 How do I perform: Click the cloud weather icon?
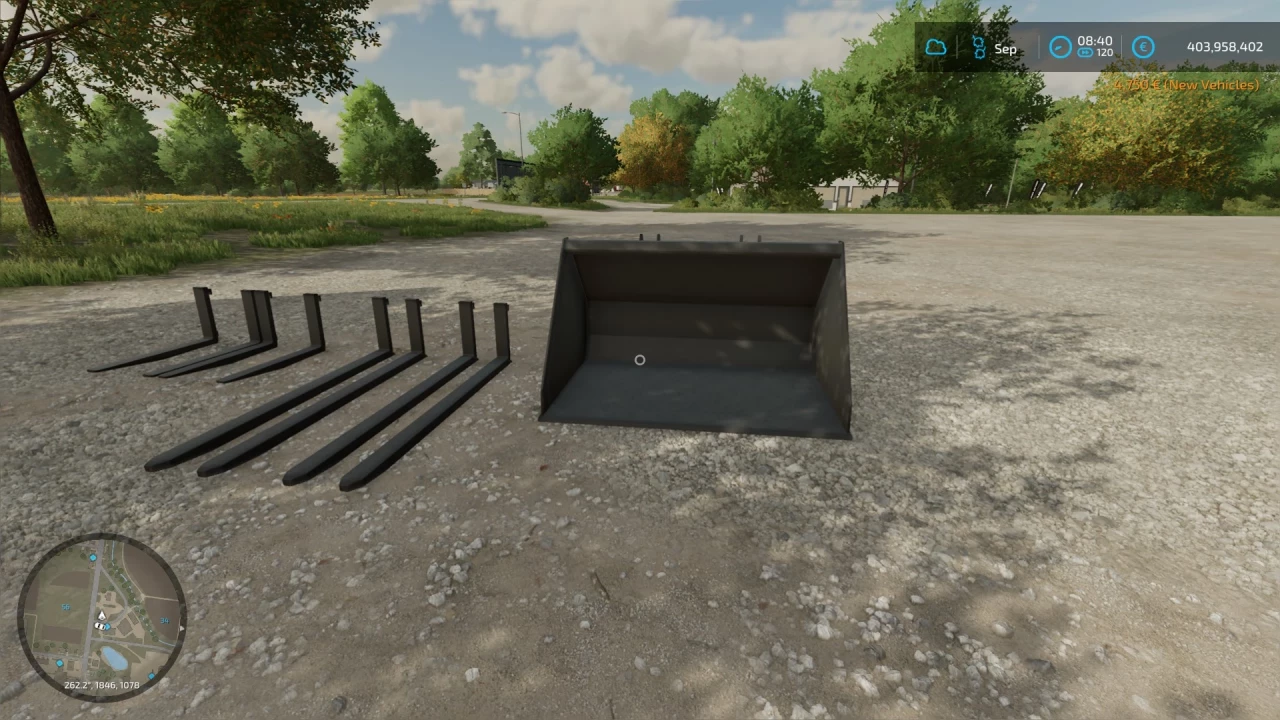tap(936, 46)
